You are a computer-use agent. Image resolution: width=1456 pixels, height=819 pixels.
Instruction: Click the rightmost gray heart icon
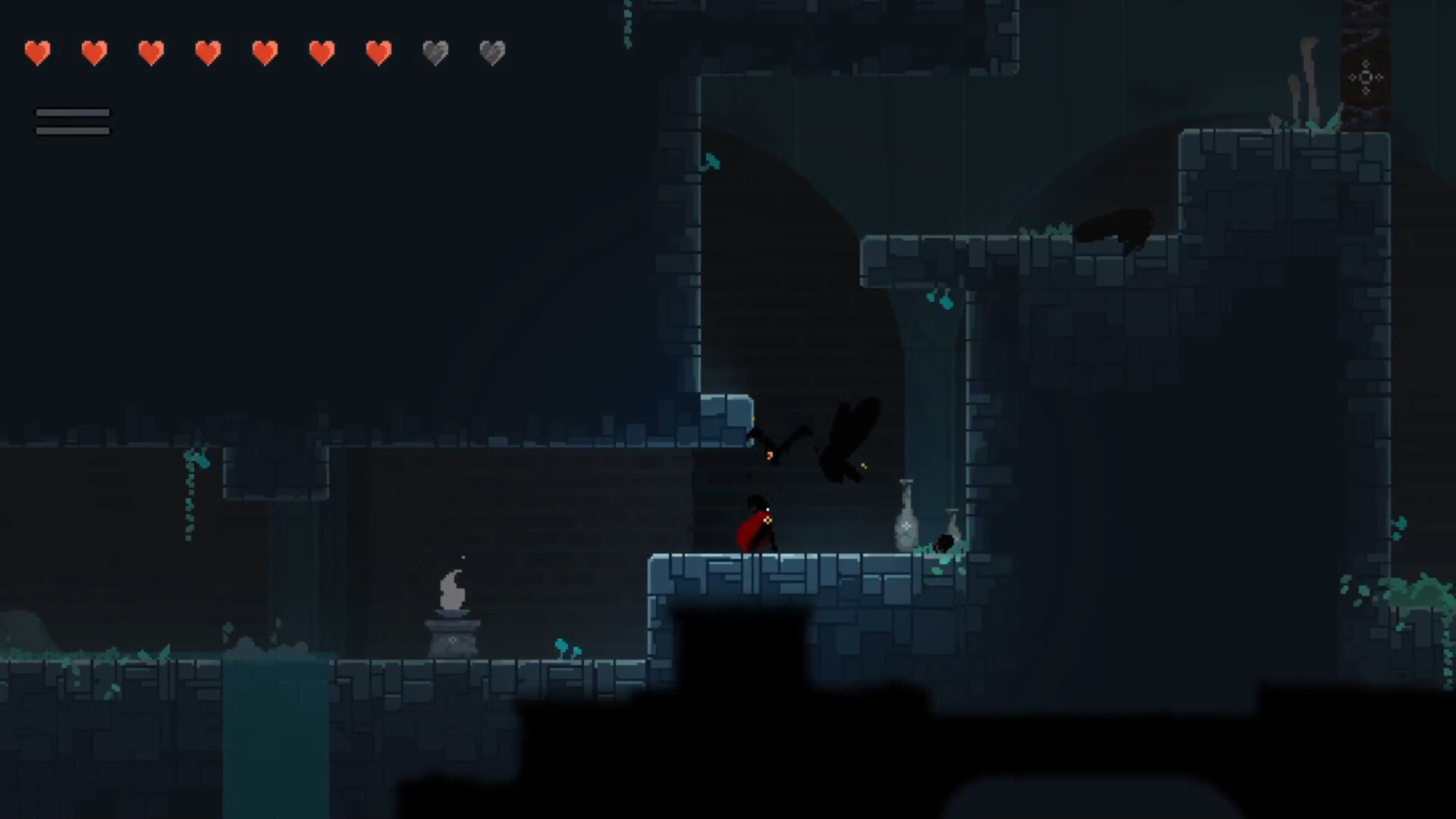coord(492,53)
